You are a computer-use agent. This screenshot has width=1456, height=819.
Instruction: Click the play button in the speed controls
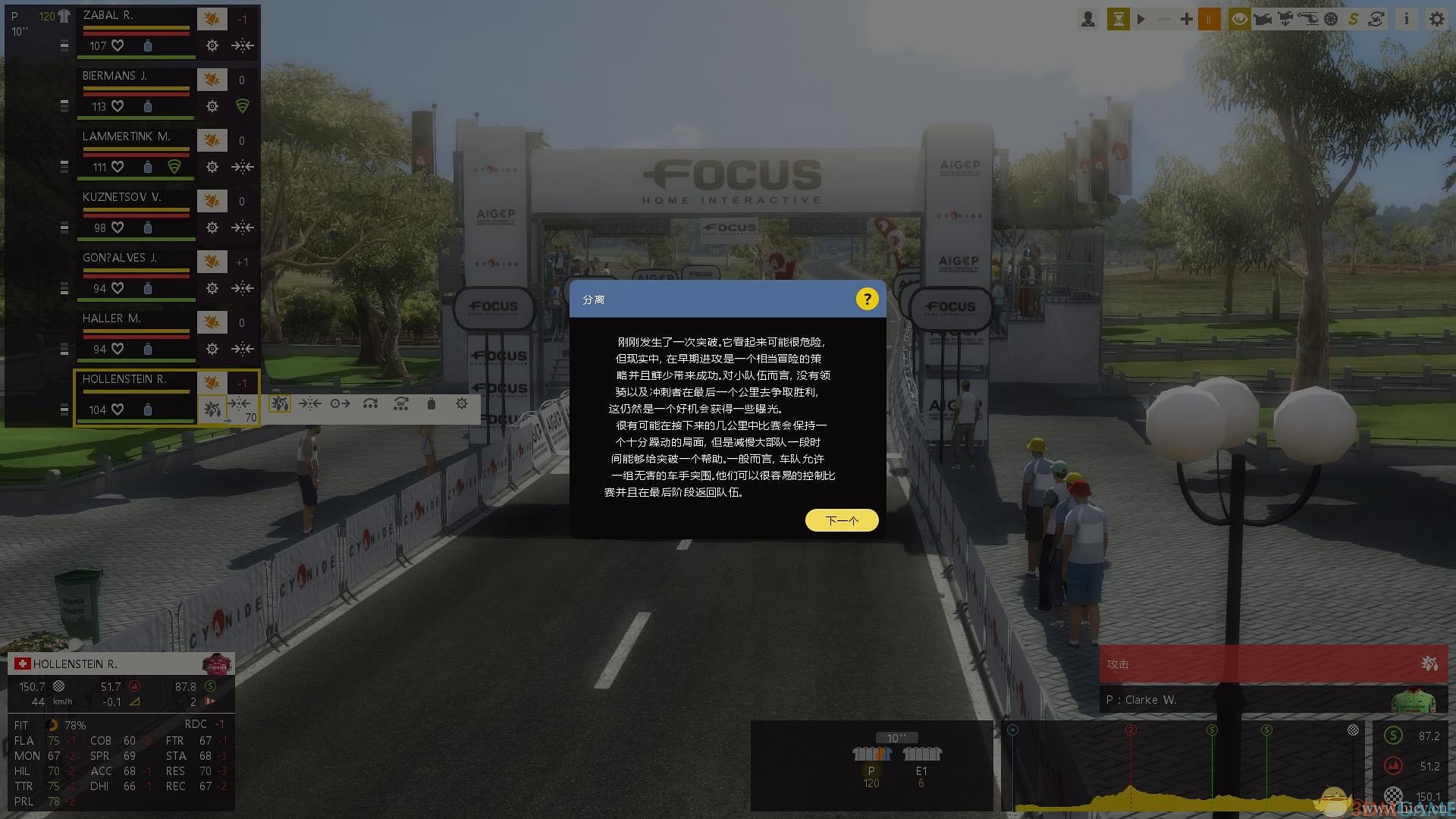point(1141,19)
